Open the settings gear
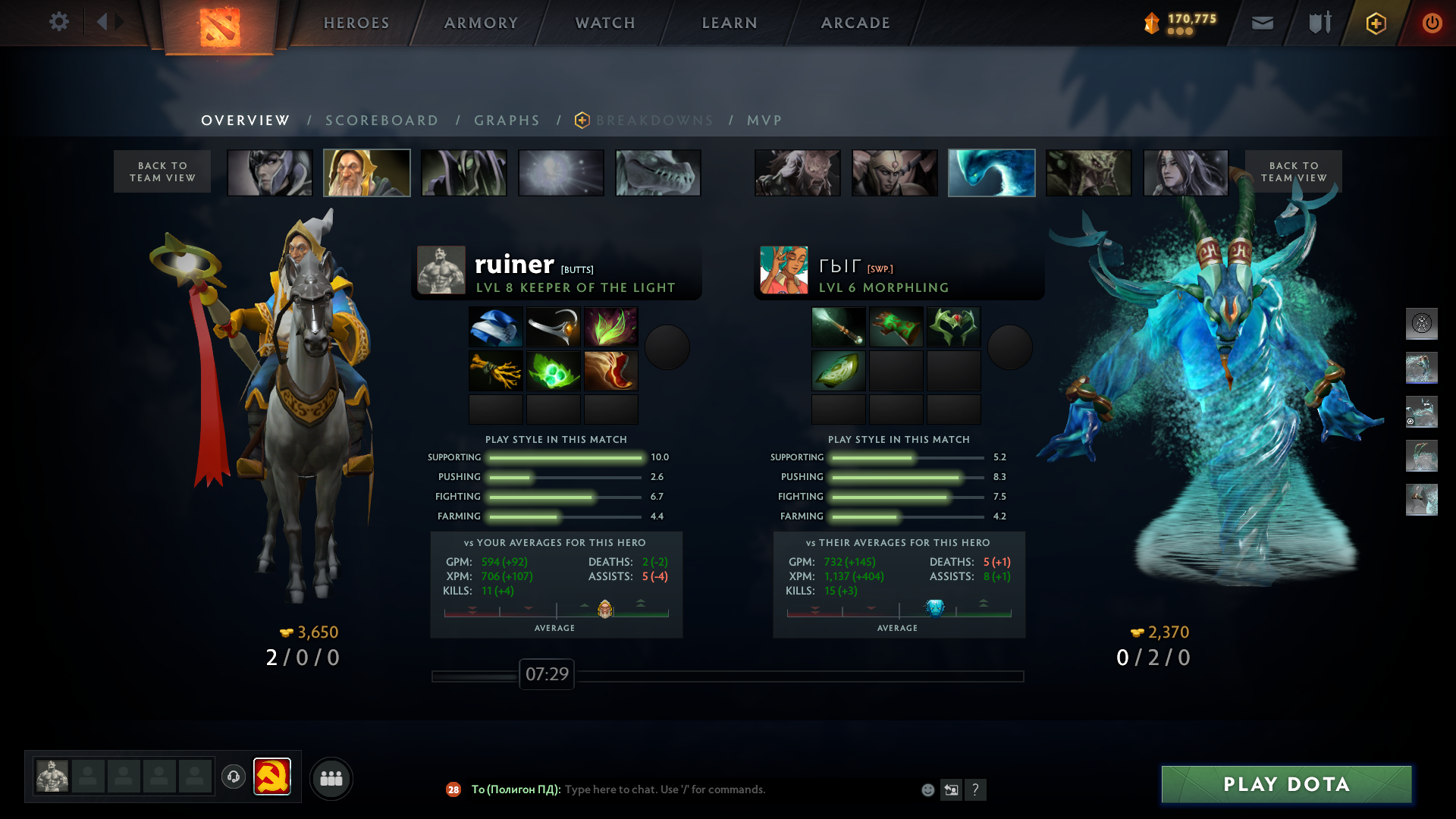The width and height of the screenshot is (1456, 819). pos(59,22)
